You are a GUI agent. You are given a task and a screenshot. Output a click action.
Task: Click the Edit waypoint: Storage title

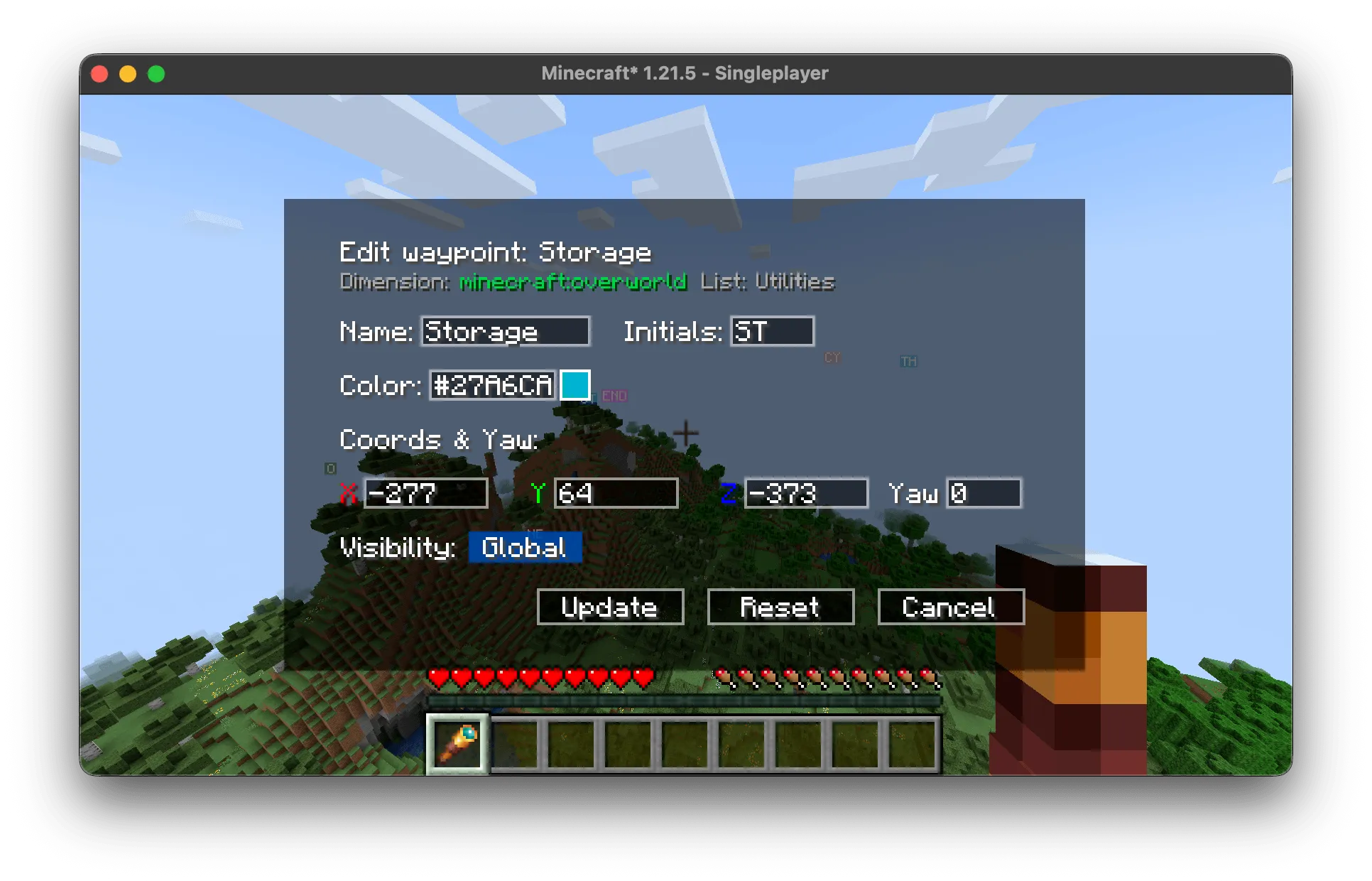[x=496, y=252]
